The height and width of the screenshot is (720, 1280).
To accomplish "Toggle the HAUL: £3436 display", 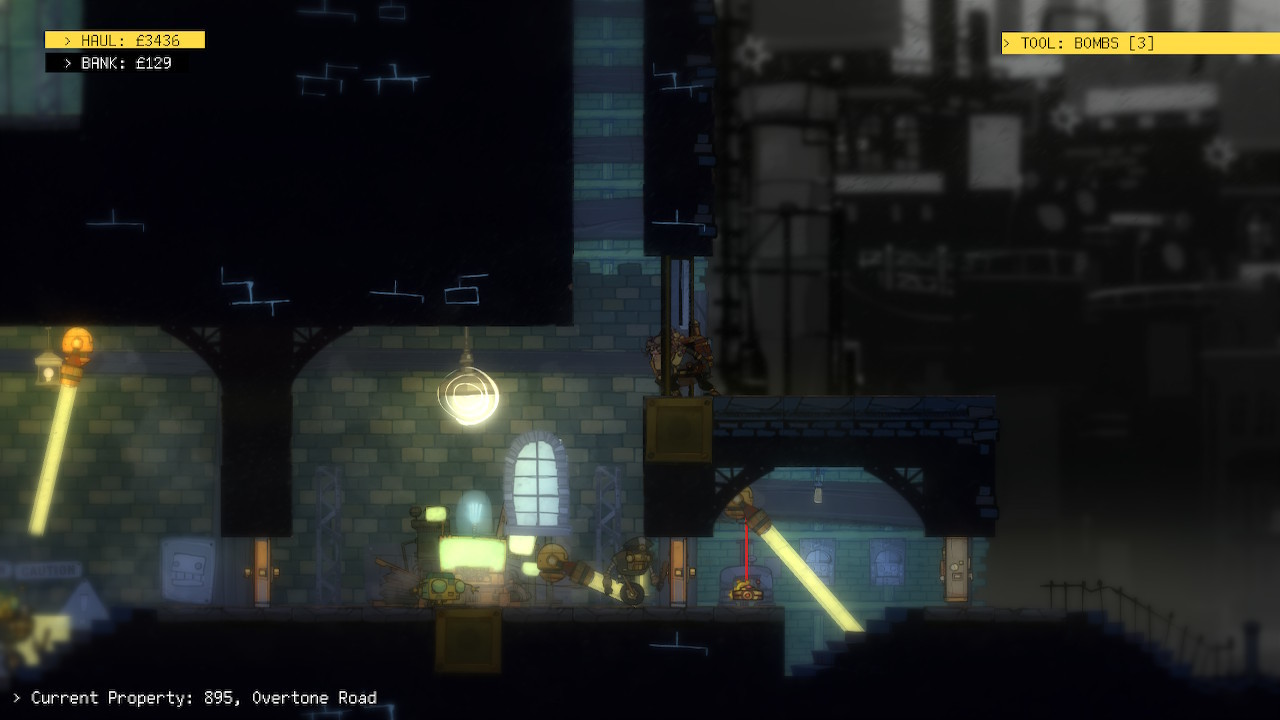I will (124, 40).
